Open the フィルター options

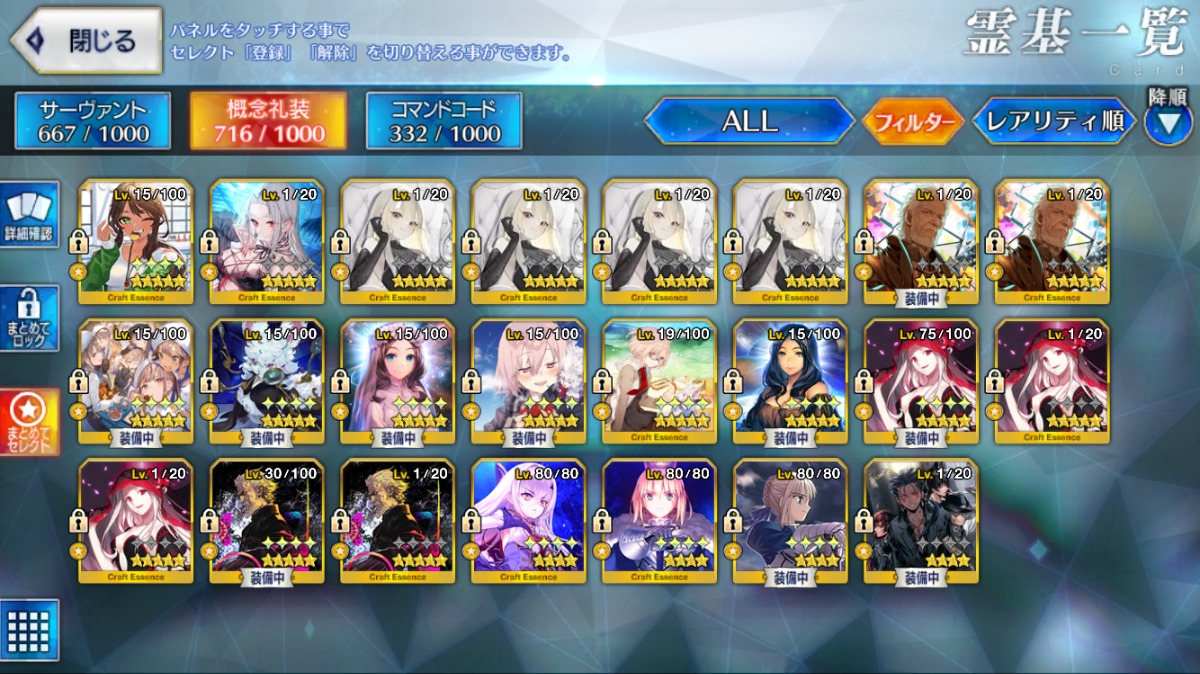(x=912, y=122)
